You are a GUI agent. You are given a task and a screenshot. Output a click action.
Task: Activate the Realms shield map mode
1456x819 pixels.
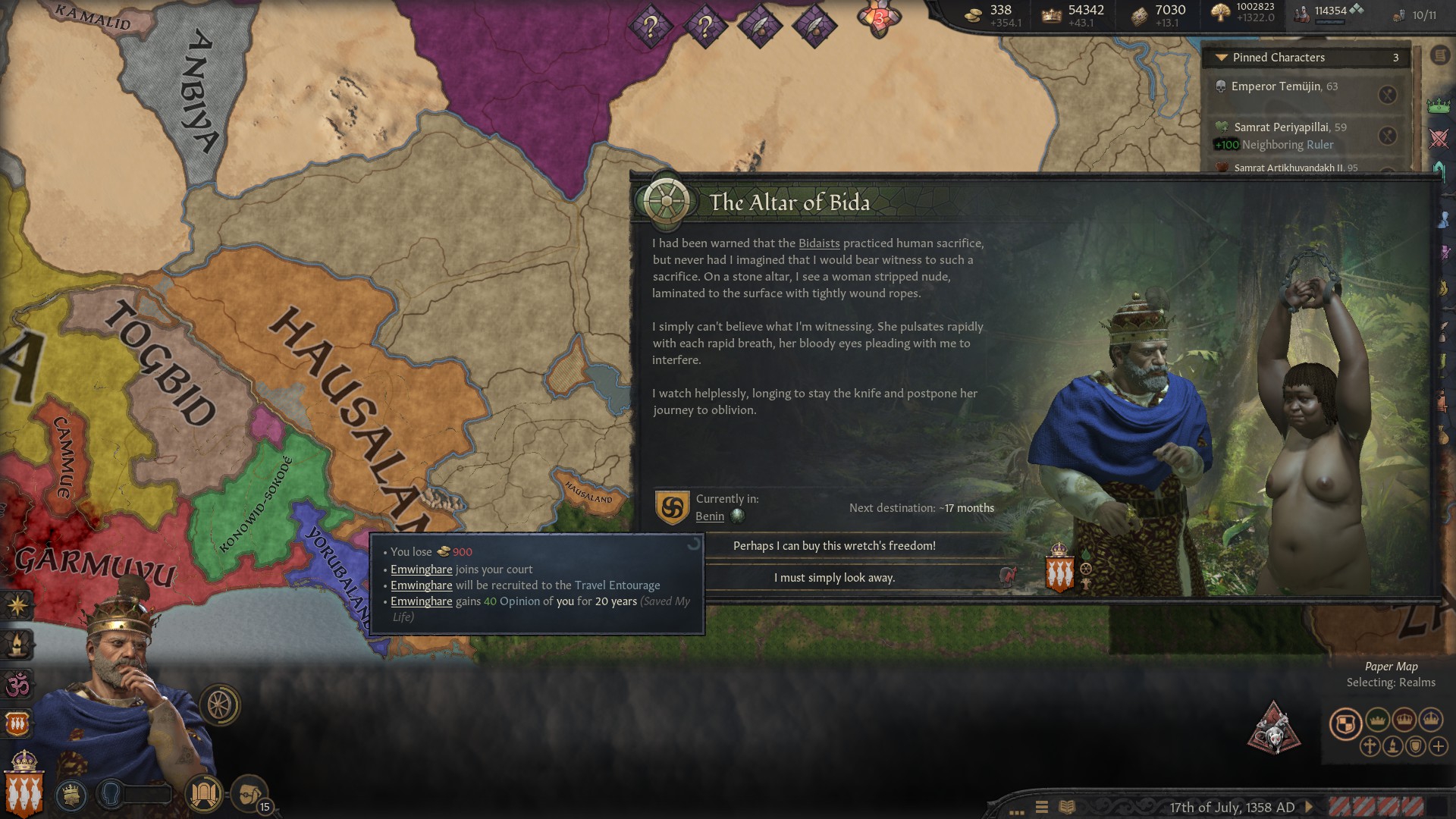pyautogui.click(x=1345, y=723)
